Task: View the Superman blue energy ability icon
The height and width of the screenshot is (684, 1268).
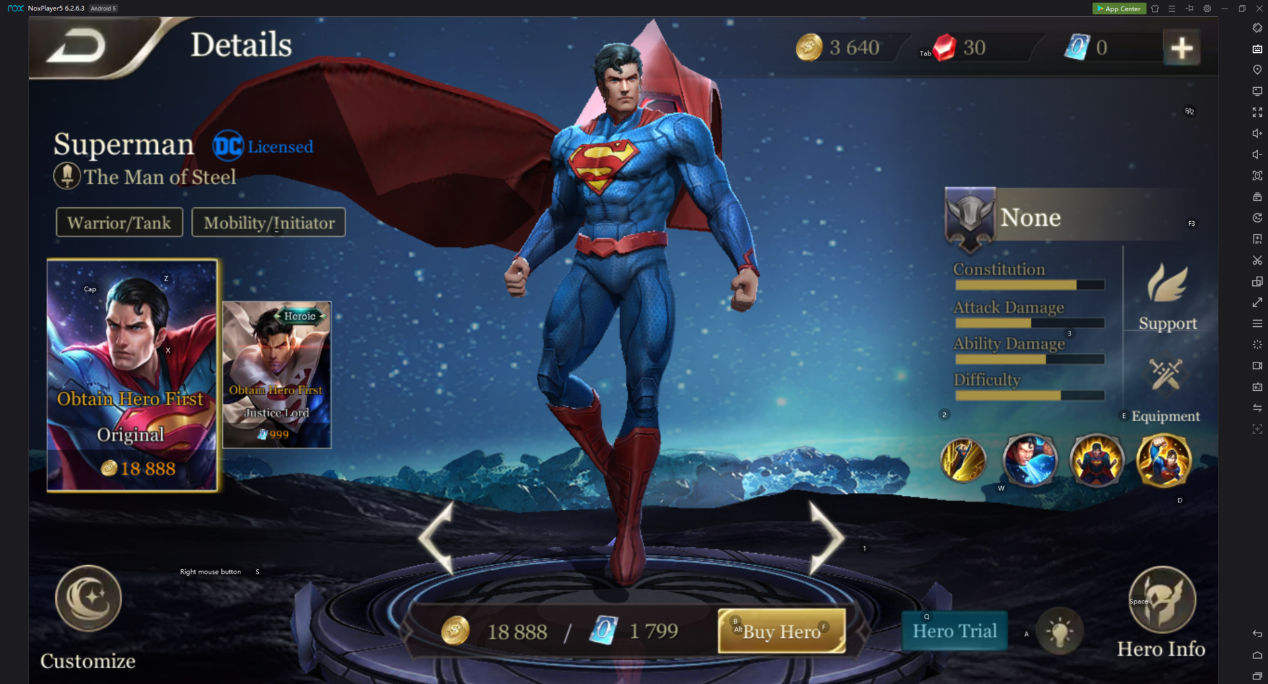Action: [x=1030, y=460]
